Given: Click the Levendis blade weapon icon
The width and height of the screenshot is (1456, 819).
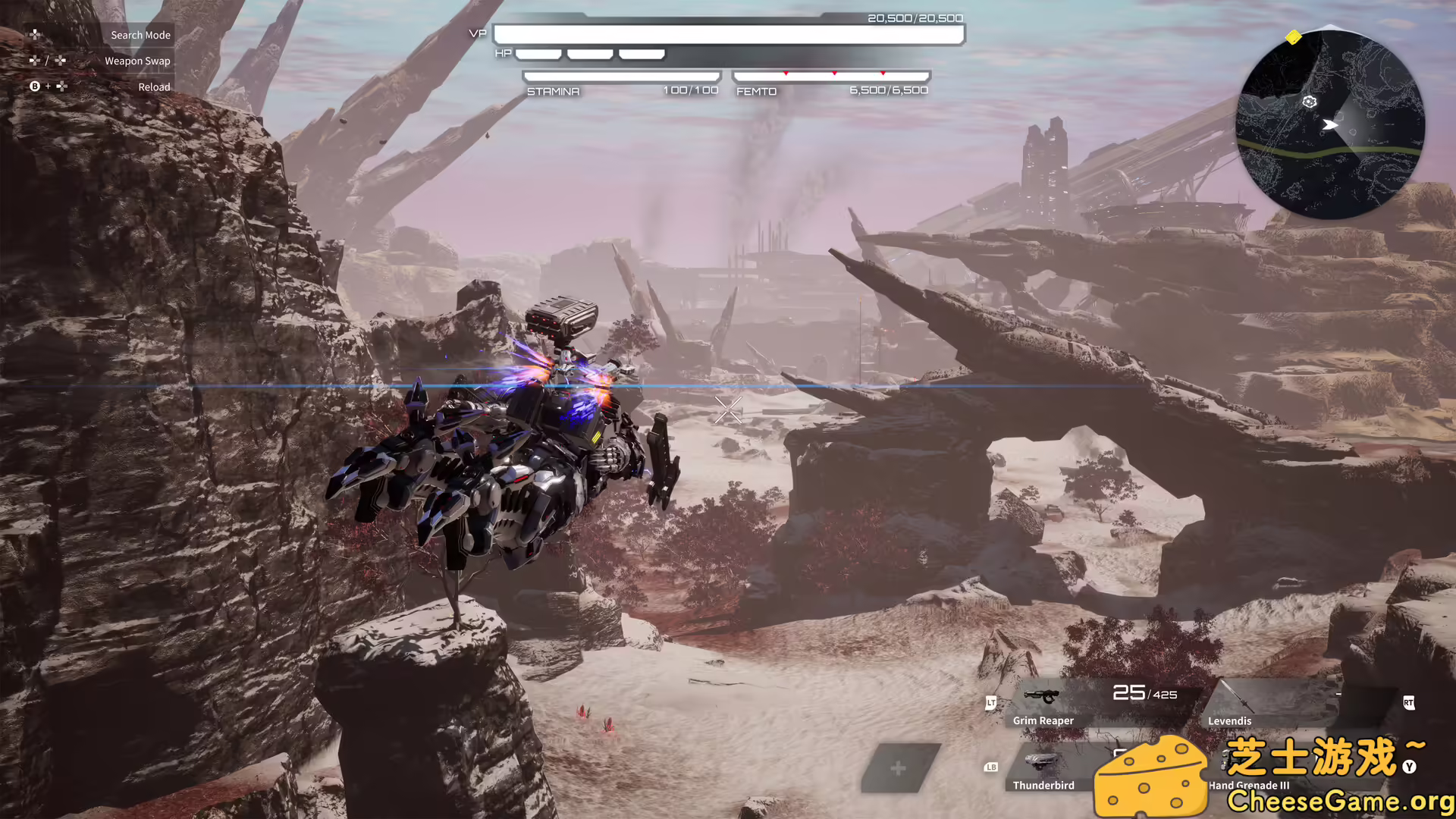Looking at the screenshot, I should (1238, 698).
